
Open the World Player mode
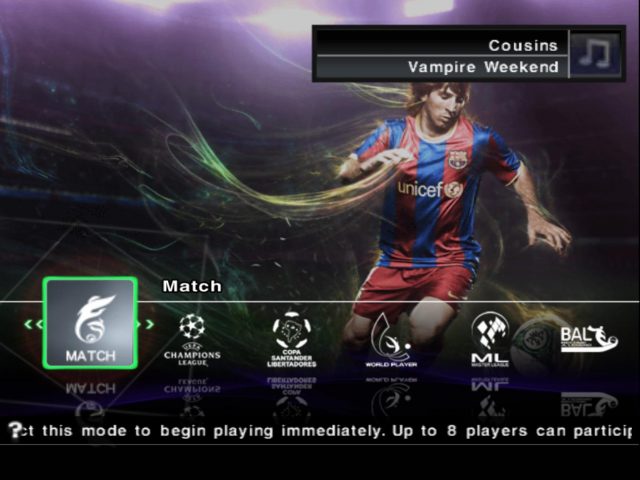pos(390,339)
